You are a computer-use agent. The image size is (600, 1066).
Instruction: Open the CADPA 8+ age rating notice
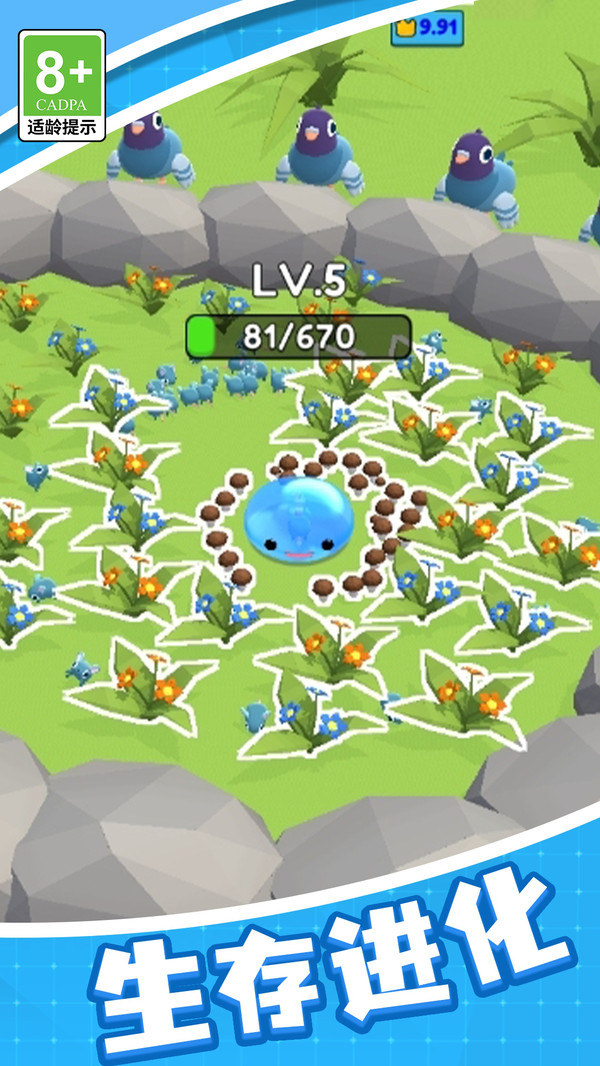62,85
